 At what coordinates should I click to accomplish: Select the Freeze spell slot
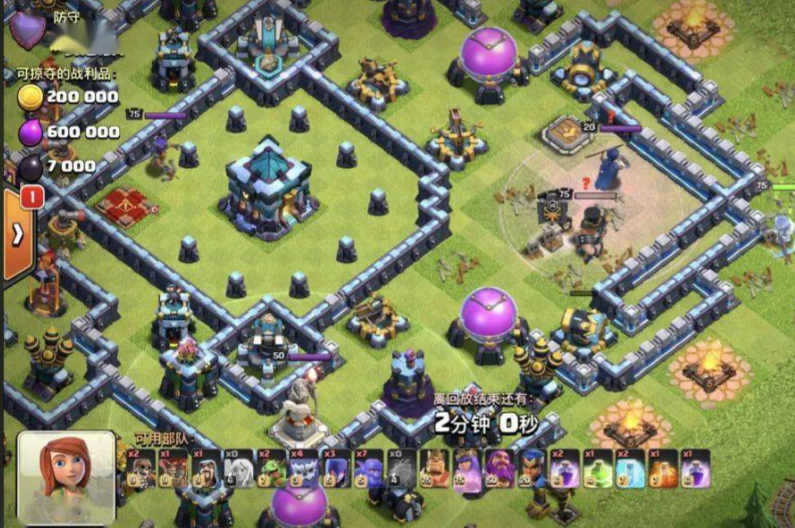click(630, 468)
